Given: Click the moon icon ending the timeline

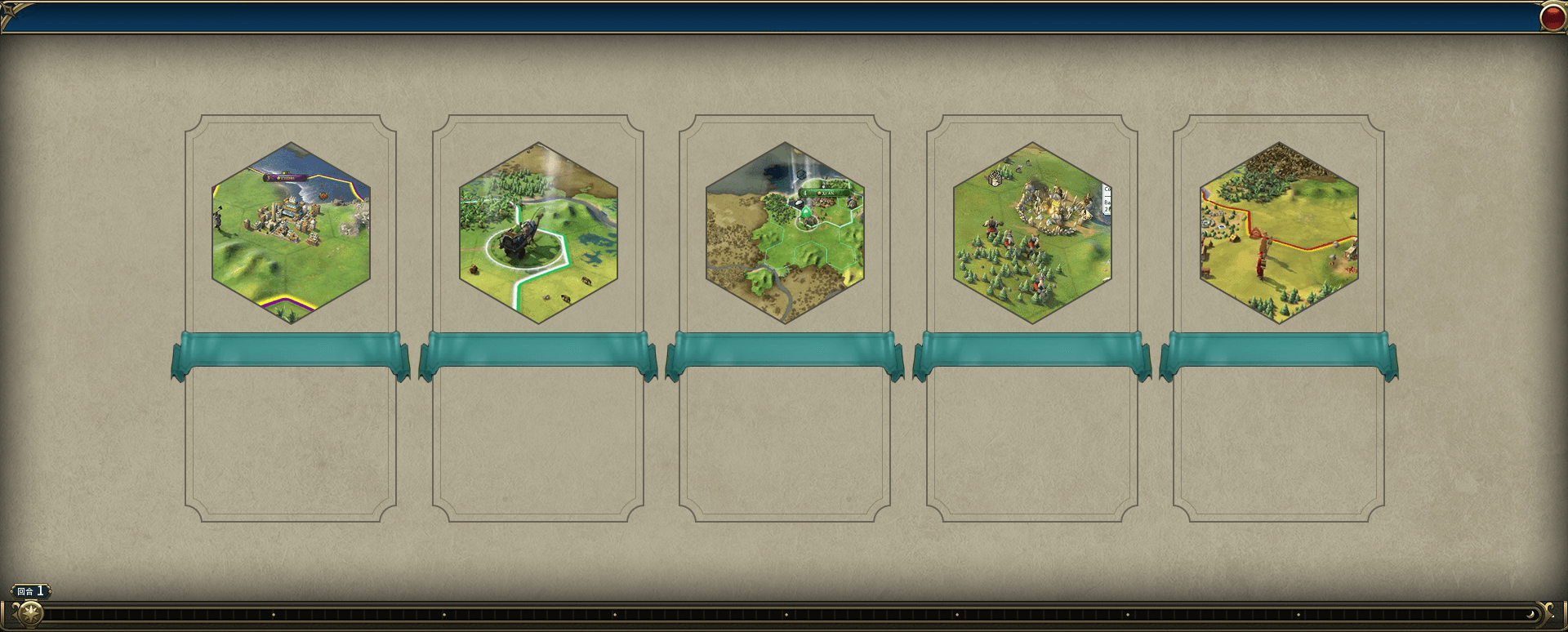Looking at the screenshot, I should point(1531,614).
